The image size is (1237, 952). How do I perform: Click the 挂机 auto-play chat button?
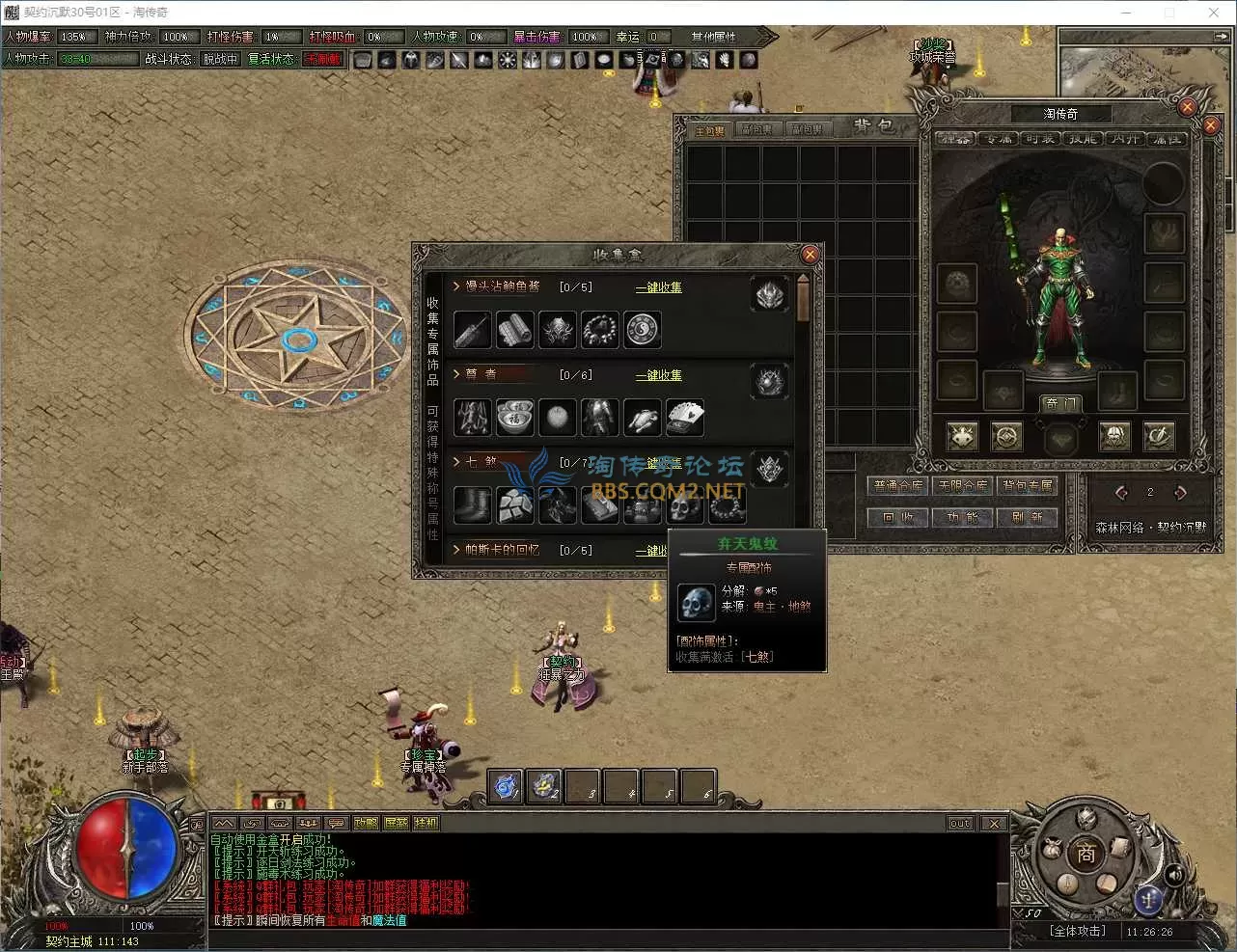(426, 824)
